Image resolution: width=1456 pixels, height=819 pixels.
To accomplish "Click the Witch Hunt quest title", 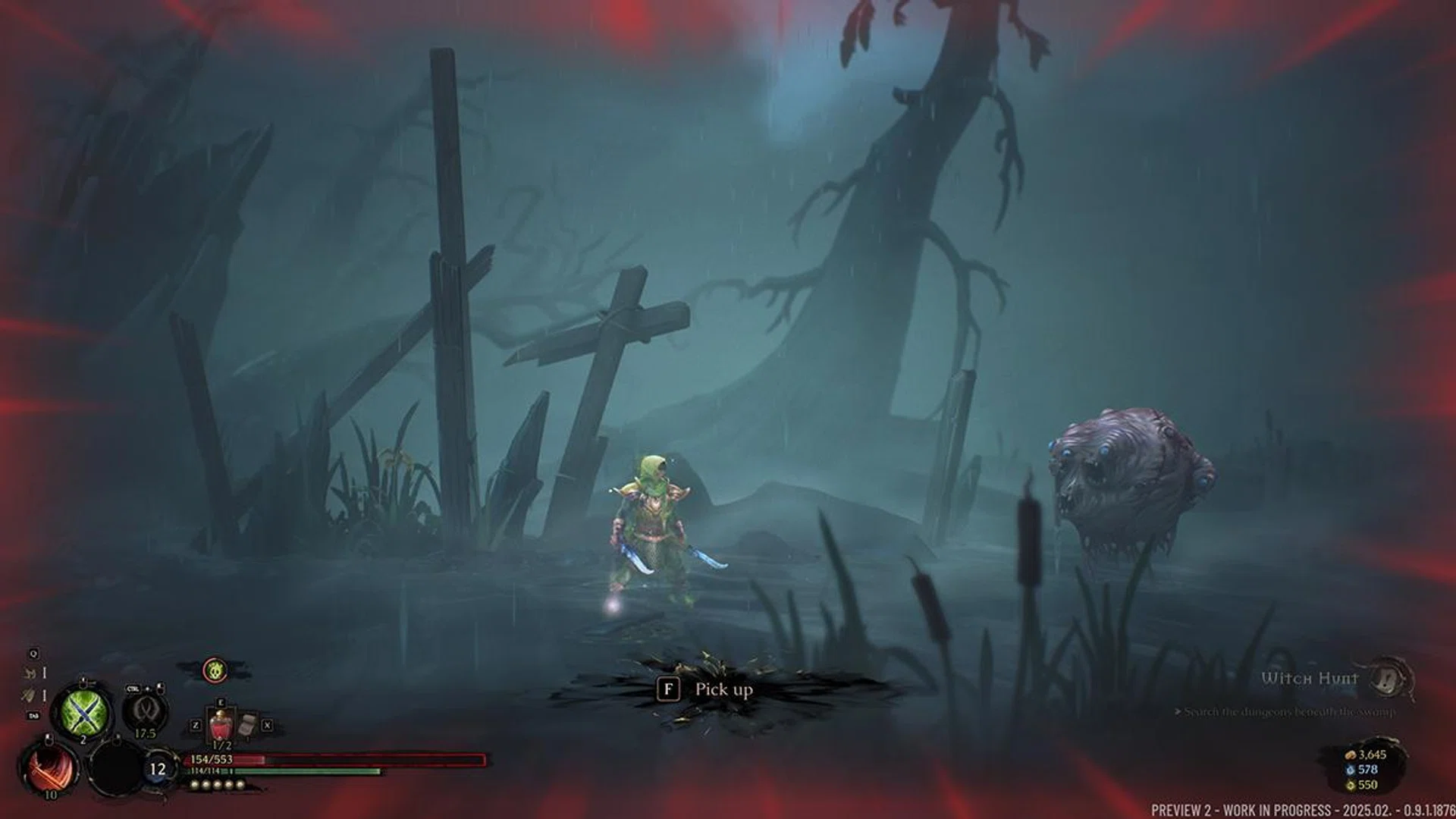I will coord(1308,679).
